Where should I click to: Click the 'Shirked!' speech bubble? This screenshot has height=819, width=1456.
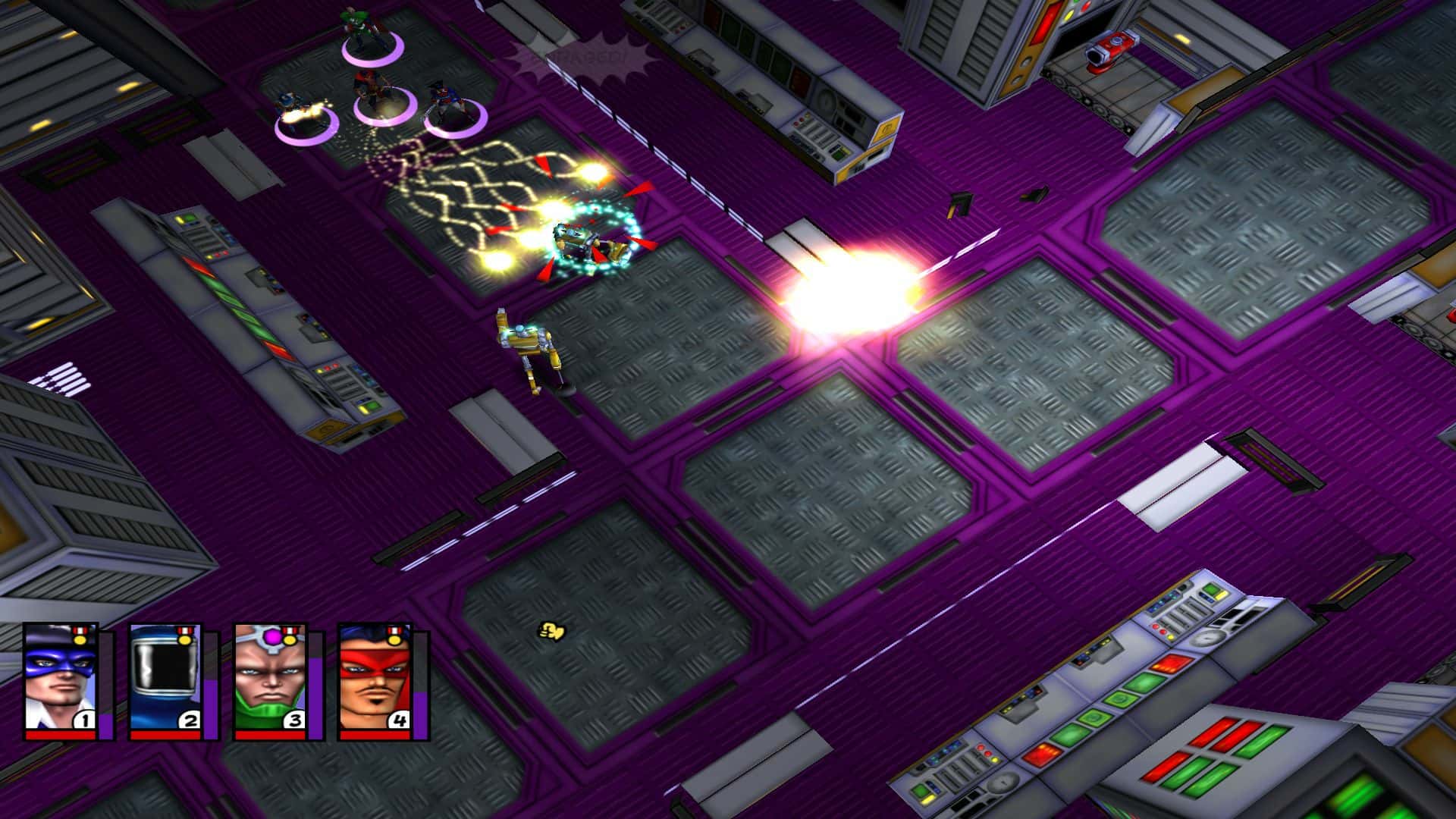(x=580, y=57)
